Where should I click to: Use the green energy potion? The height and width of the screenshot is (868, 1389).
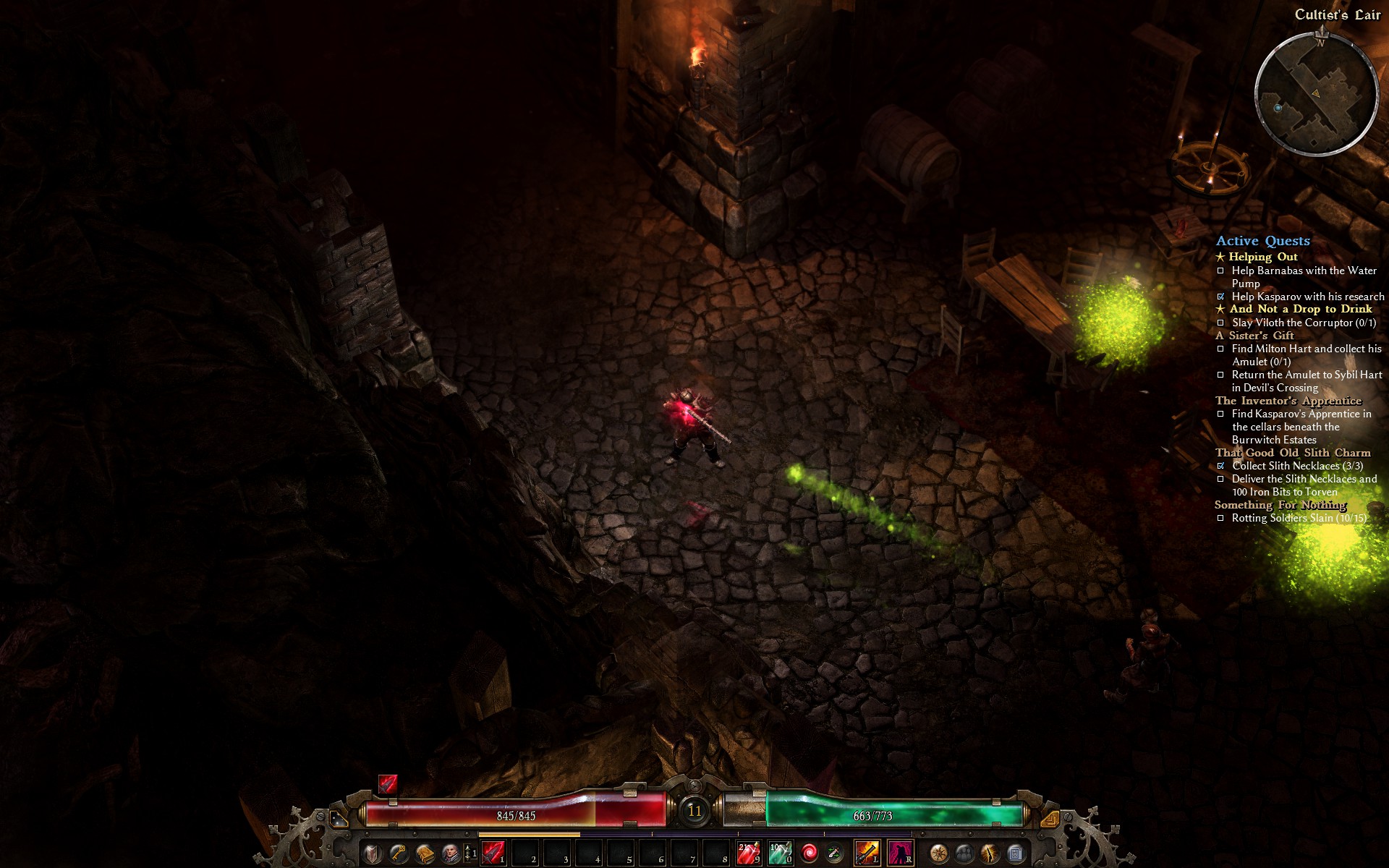[780, 854]
